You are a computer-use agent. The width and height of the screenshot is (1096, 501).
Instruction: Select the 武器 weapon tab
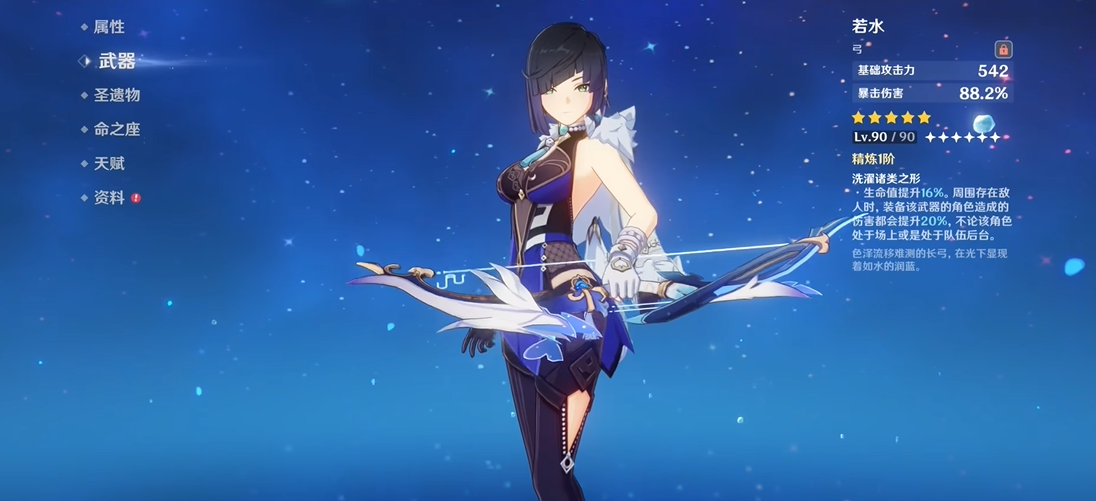pyautogui.click(x=116, y=61)
